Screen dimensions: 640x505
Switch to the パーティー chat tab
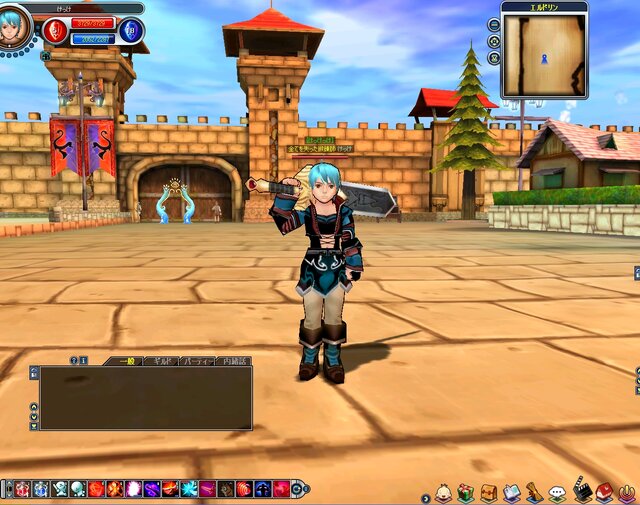[x=195, y=360]
